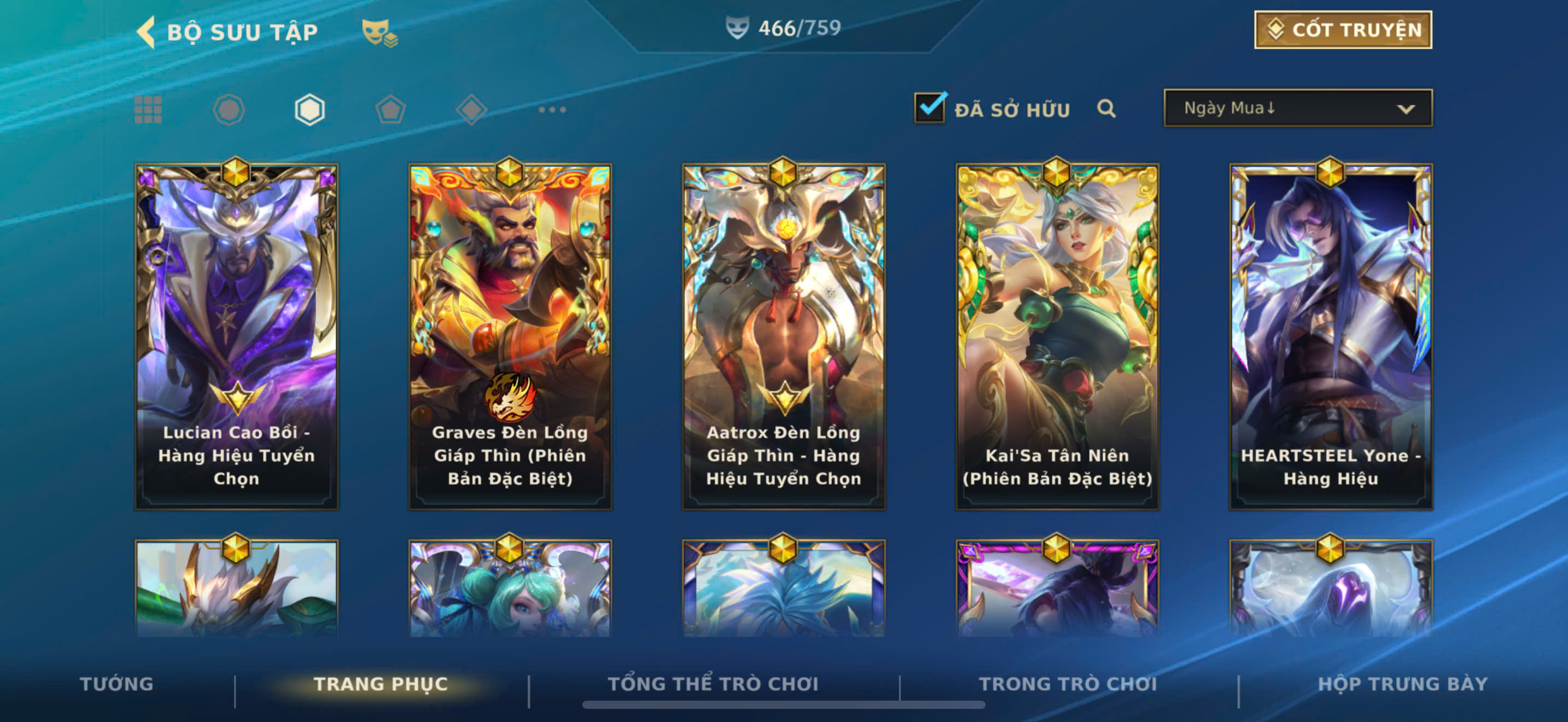This screenshot has width=1568, height=722.
Task: Open the Tổng Thể Trò Chơi tab
Action: point(713,684)
